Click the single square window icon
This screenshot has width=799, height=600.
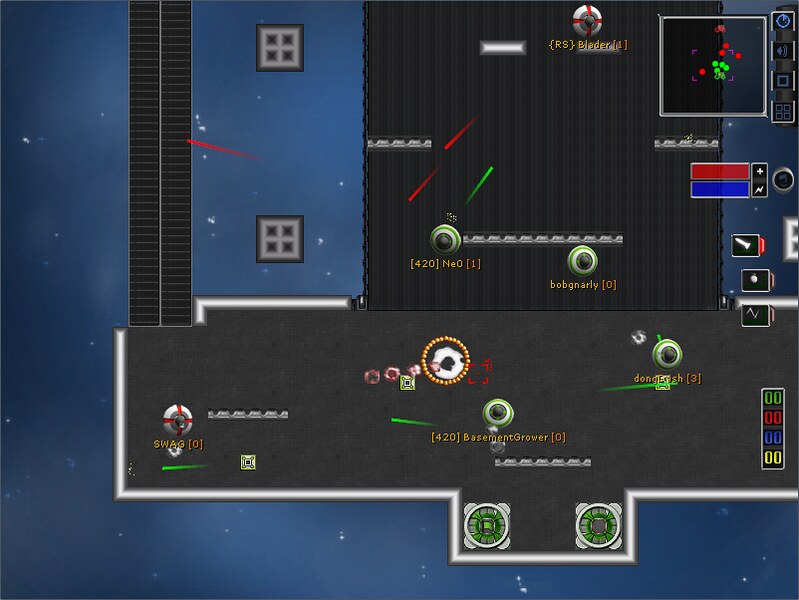pos(784,80)
